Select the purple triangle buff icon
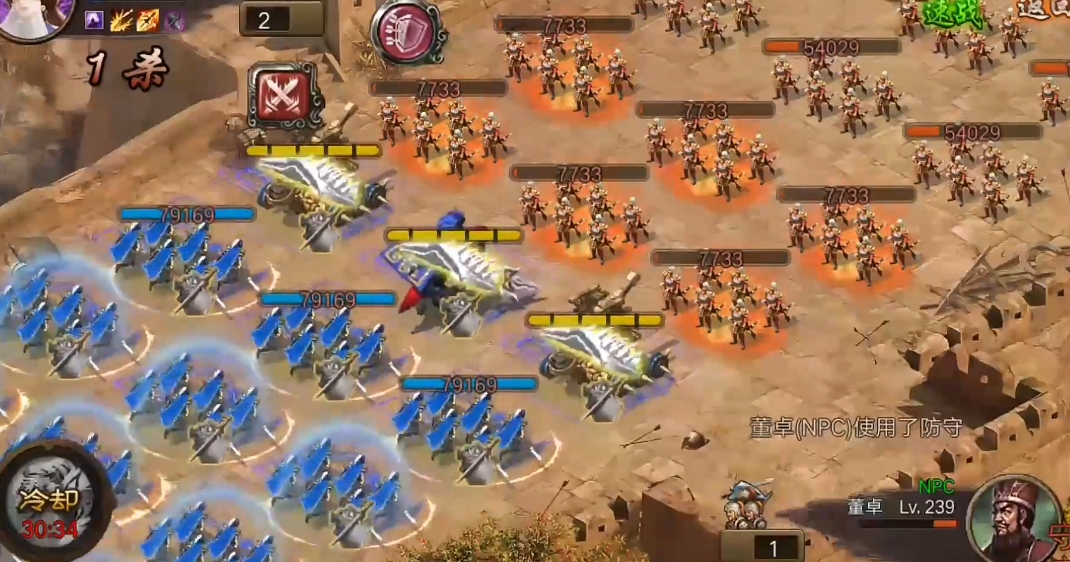 [96, 19]
